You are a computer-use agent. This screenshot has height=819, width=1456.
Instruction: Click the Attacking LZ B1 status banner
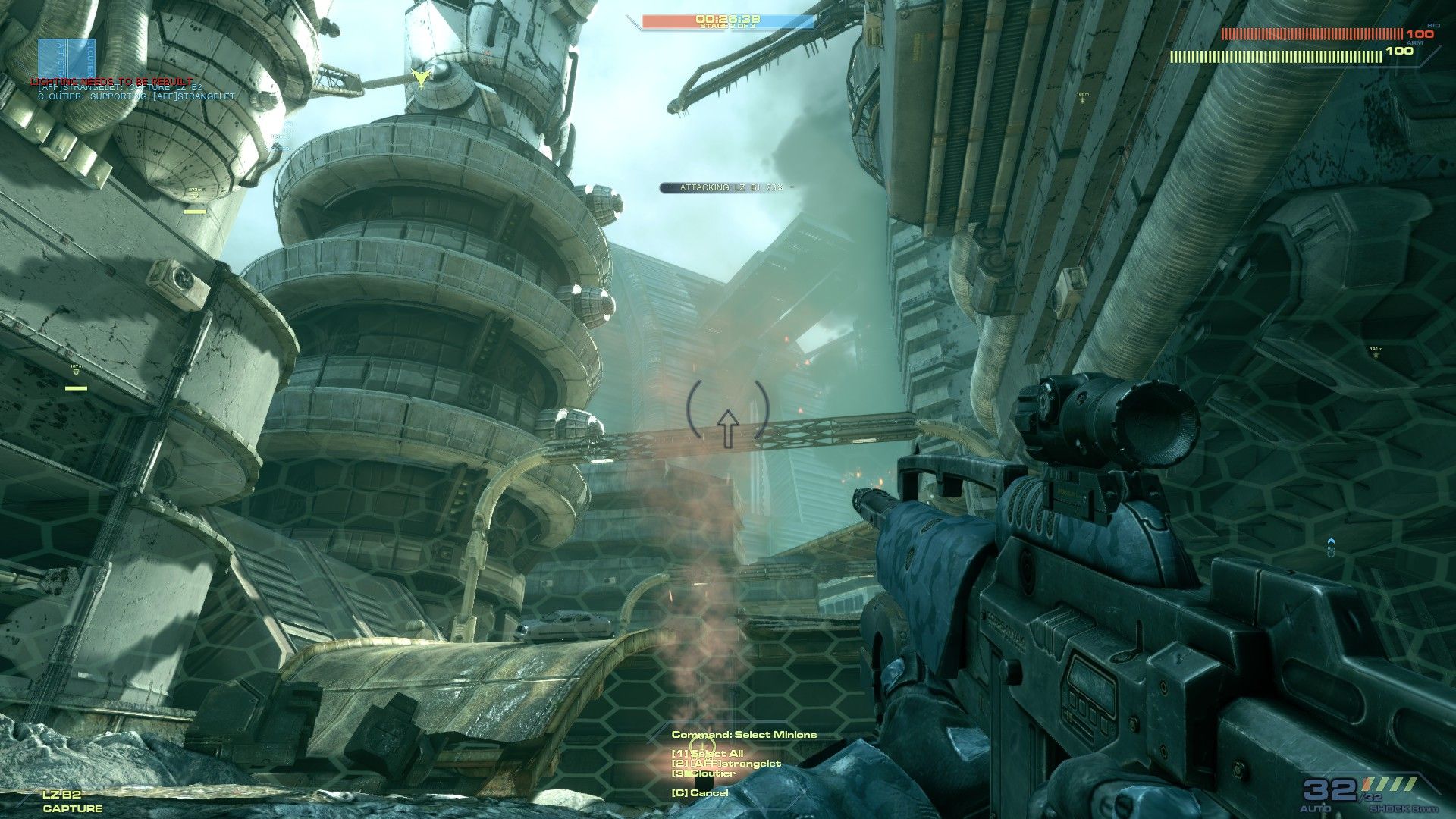click(x=727, y=187)
